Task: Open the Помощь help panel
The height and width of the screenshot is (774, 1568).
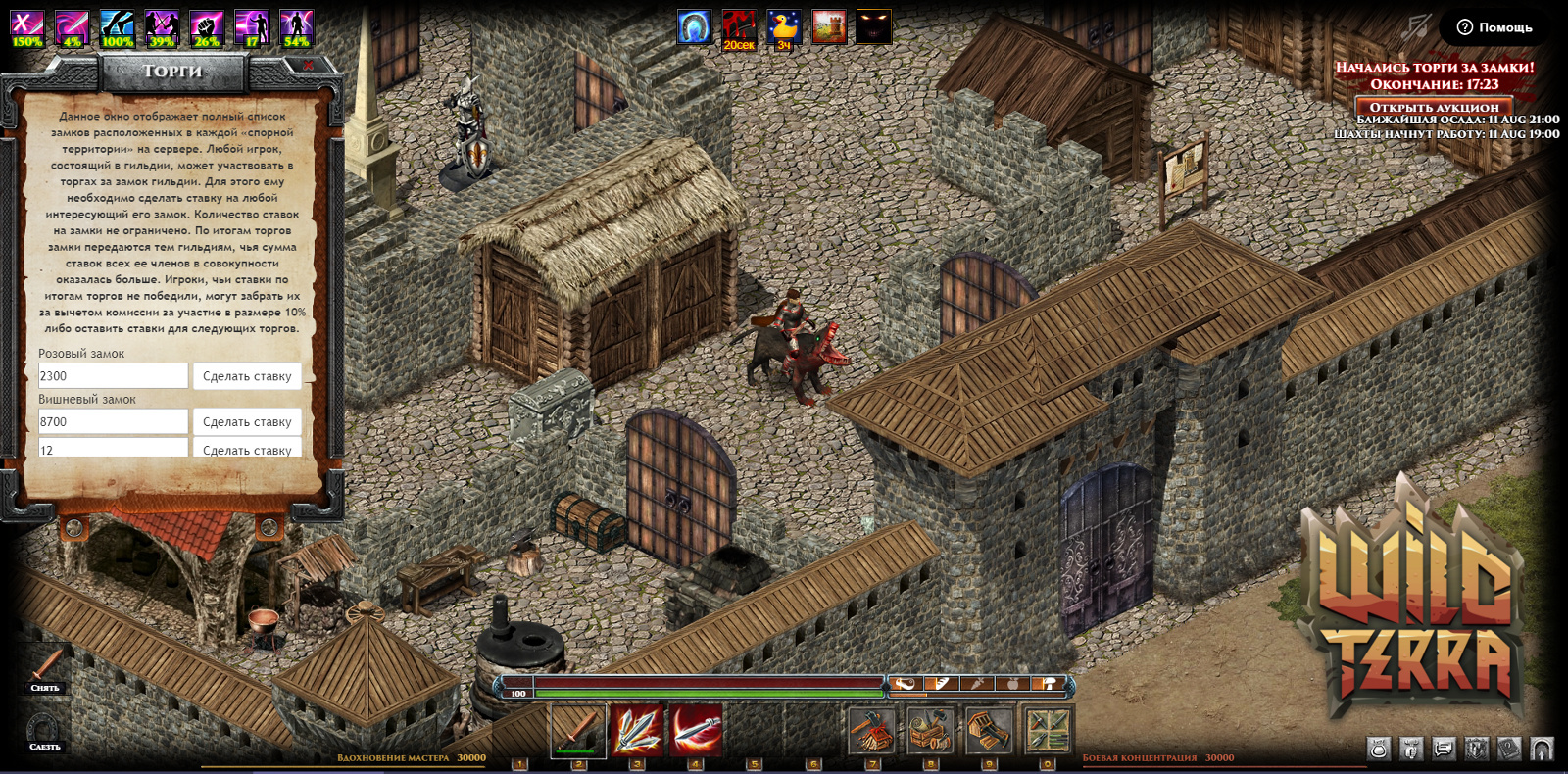Action: point(1494,27)
